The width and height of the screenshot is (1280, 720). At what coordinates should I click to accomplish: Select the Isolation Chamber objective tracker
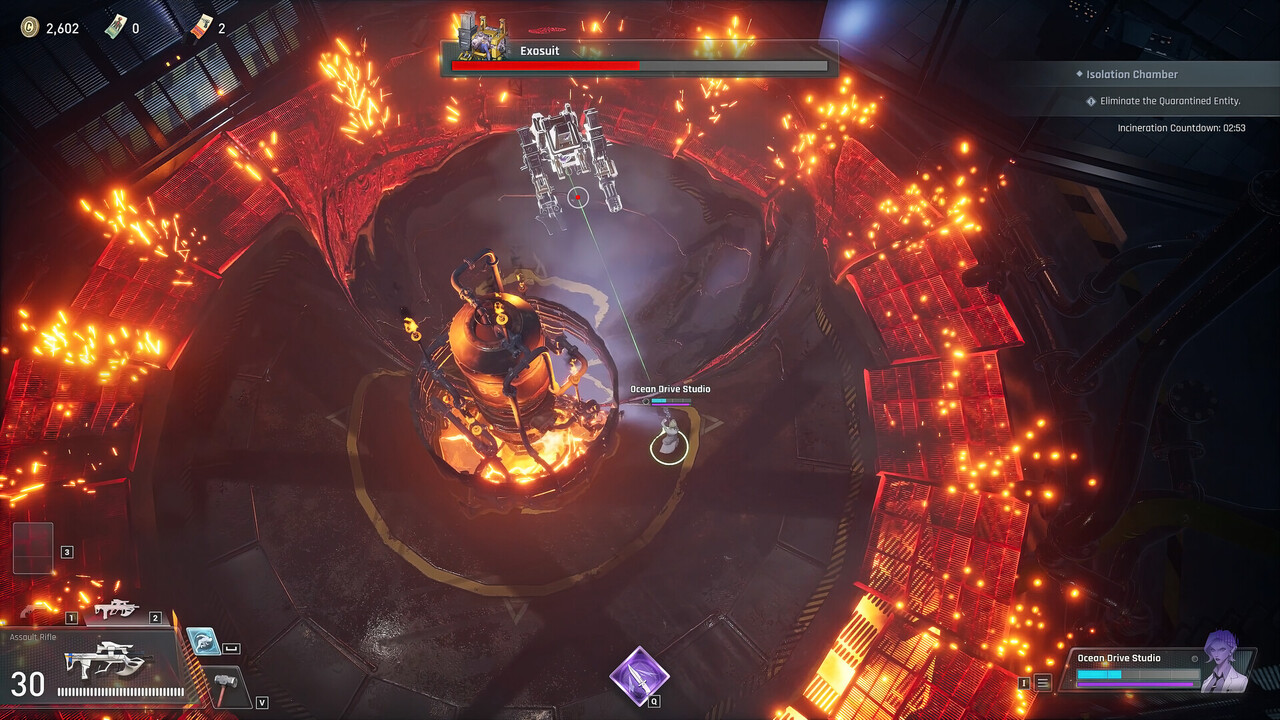coord(1132,75)
